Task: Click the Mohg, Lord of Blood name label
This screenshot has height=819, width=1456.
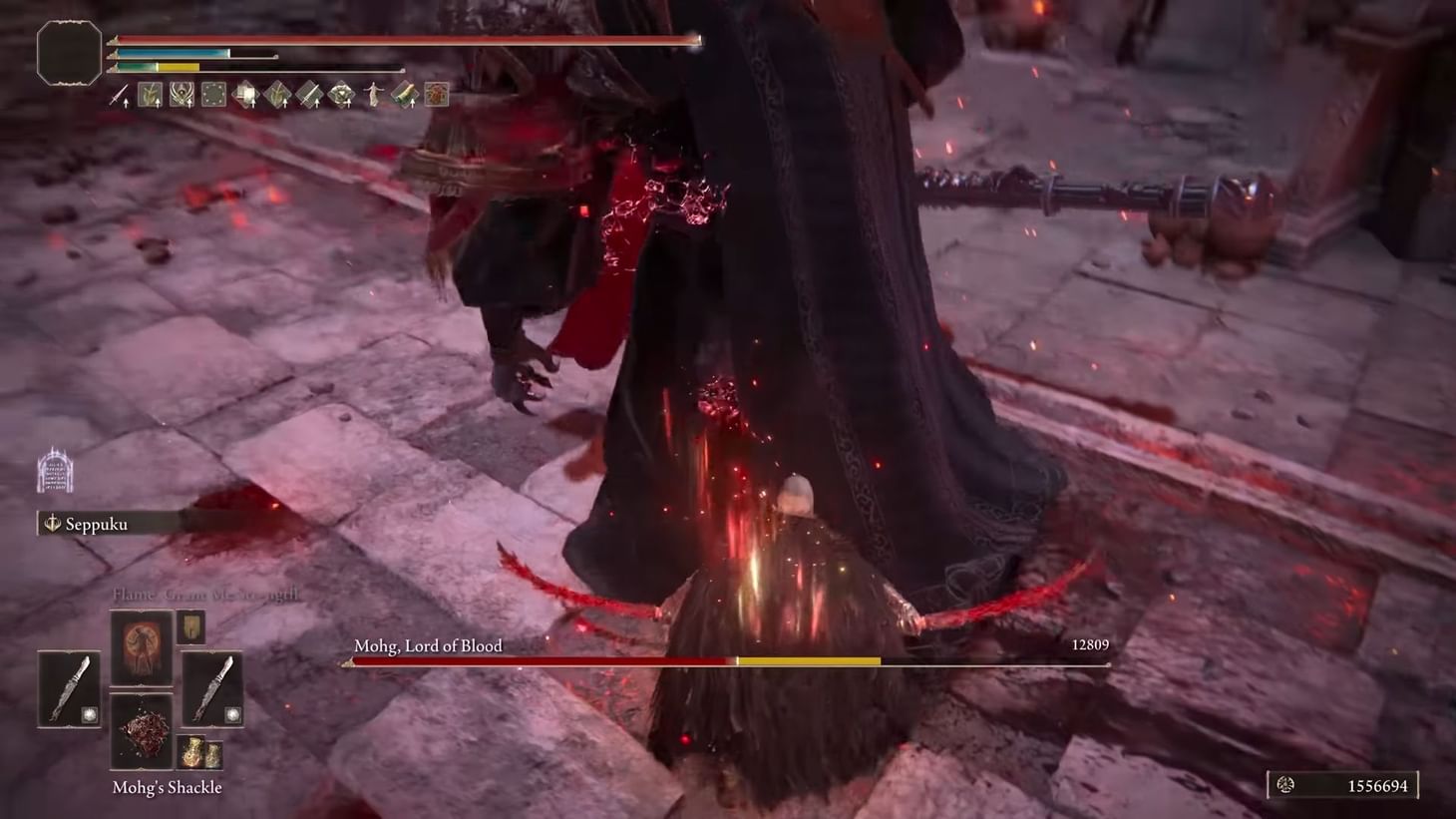Action: click(x=428, y=645)
